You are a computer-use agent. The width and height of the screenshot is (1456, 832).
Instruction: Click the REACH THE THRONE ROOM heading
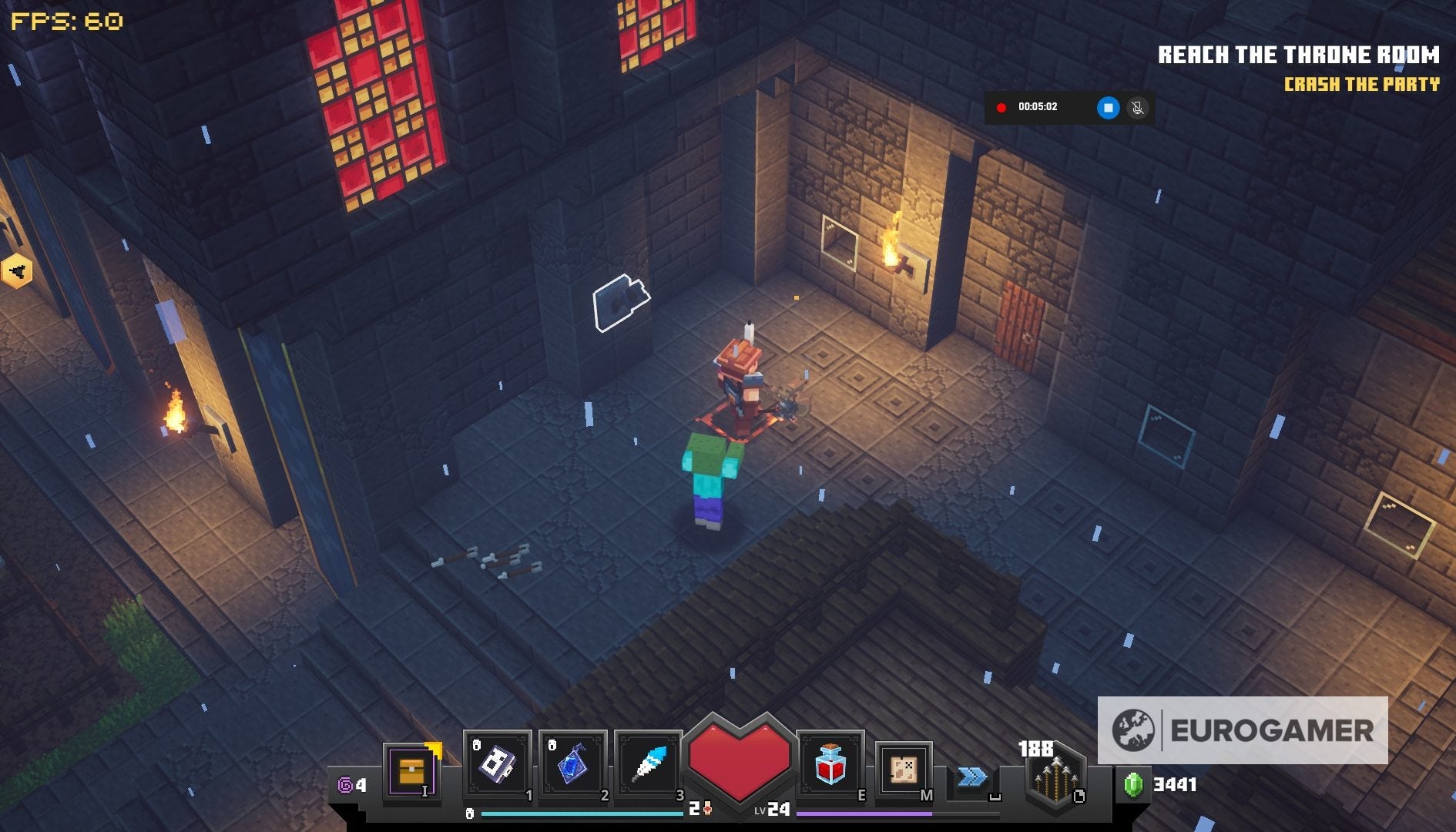coord(1298,55)
